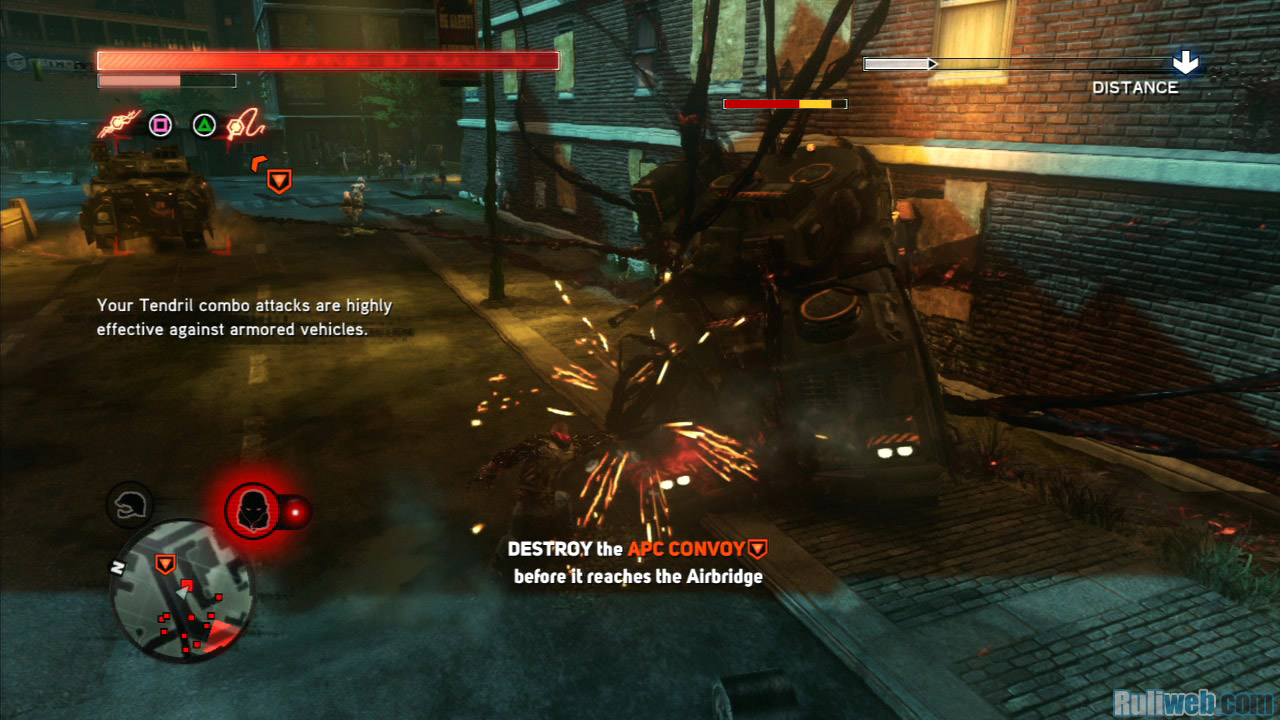Activate the Tendril power icon beside the square
This screenshot has height=720, width=1280.
118,126
